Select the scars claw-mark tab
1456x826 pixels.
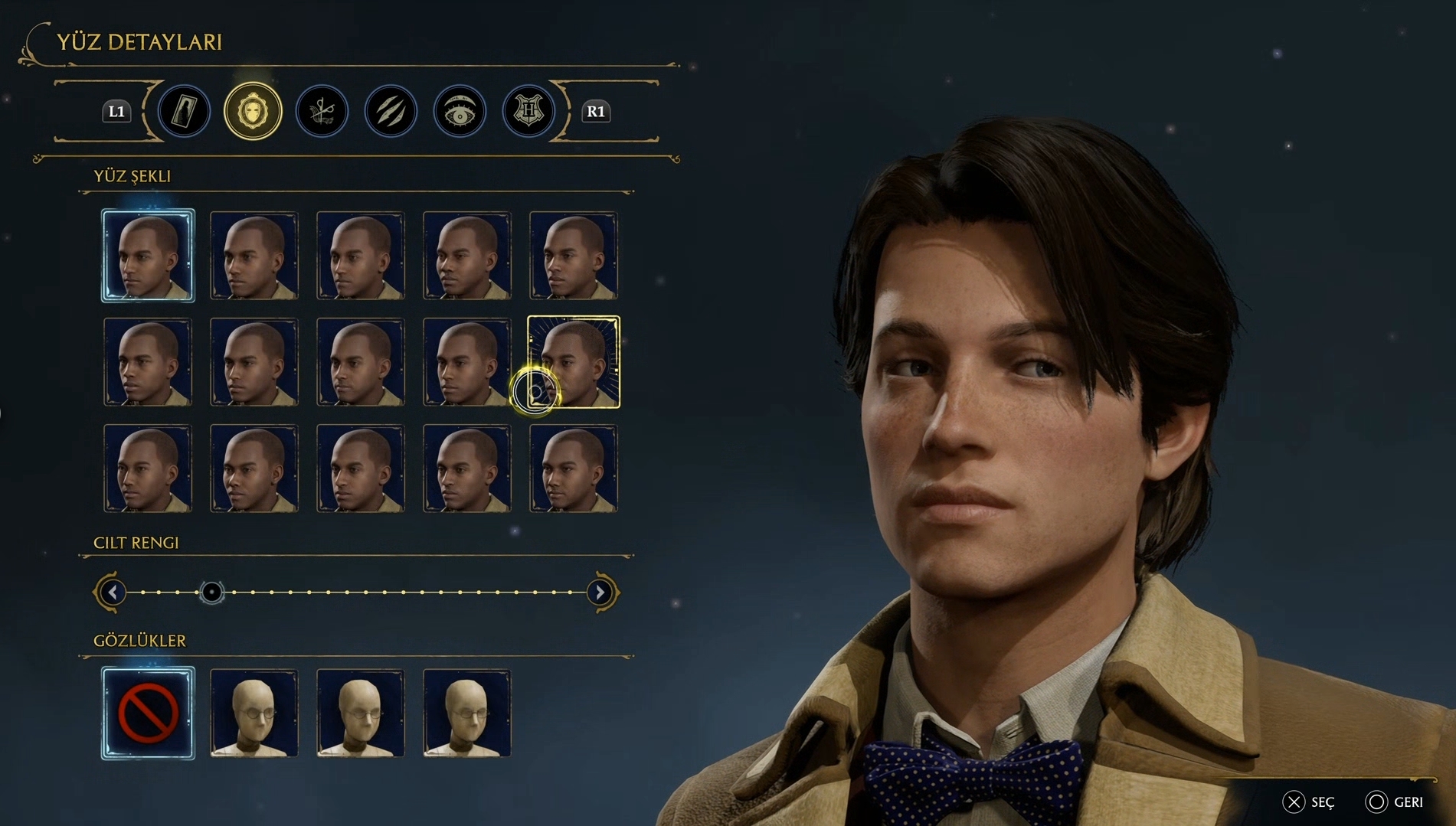pyautogui.click(x=391, y=112)
